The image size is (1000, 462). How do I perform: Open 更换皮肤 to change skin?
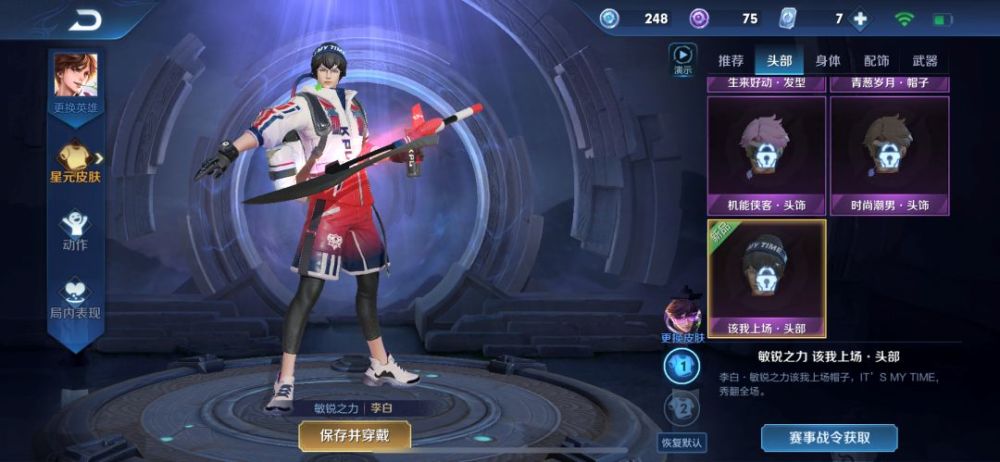682,322
